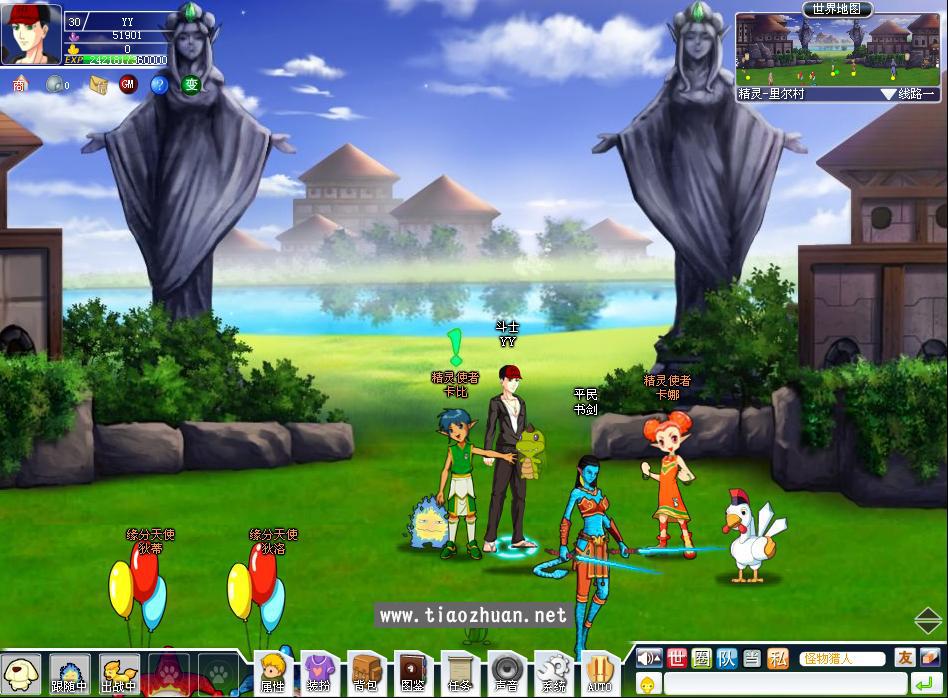Click the village minimap preview
The image size is (948, 698).
click(x=838, y=50)
